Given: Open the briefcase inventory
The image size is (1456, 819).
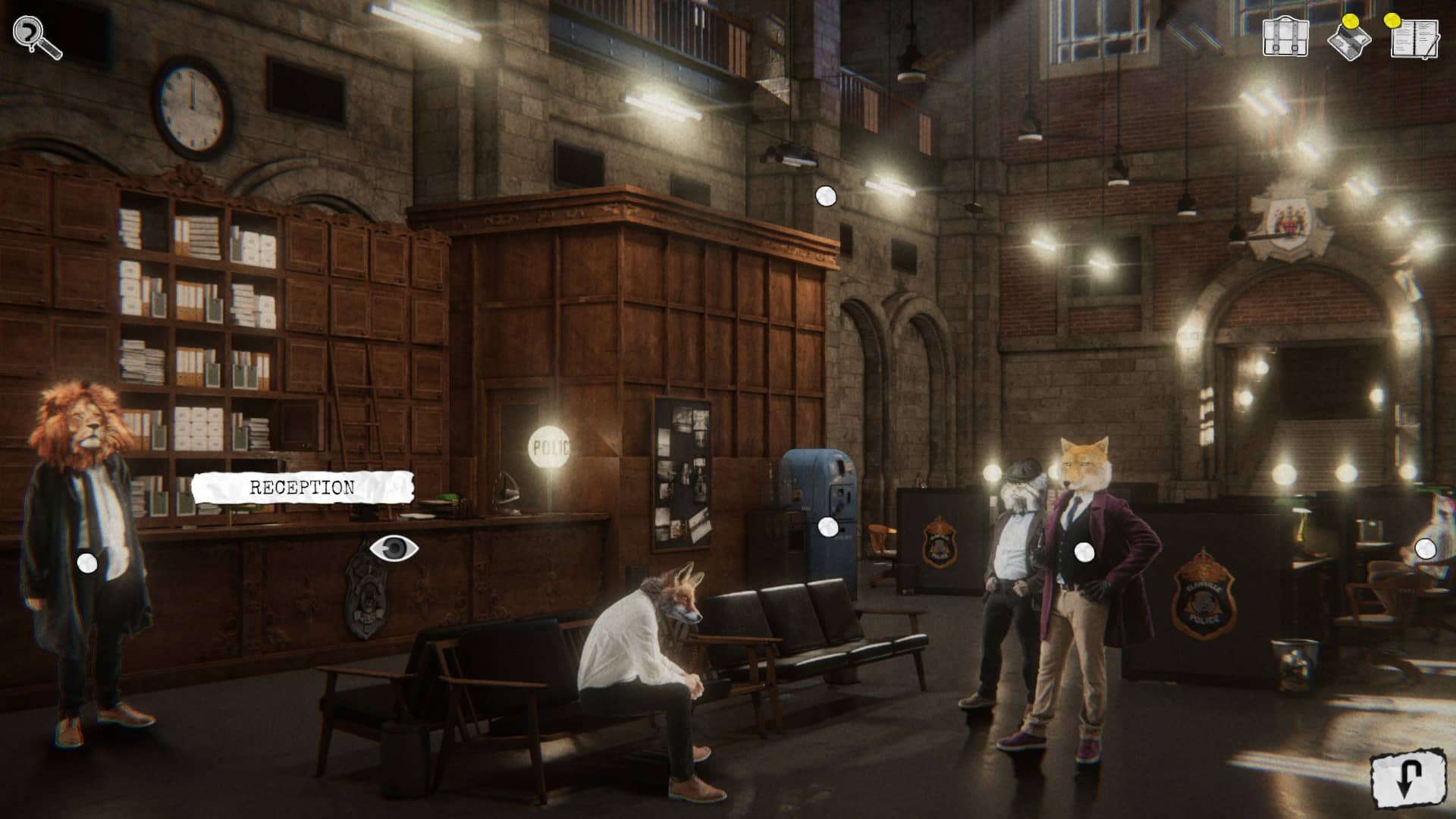Looking at the screenshot, I should [x=1285, y=37].
